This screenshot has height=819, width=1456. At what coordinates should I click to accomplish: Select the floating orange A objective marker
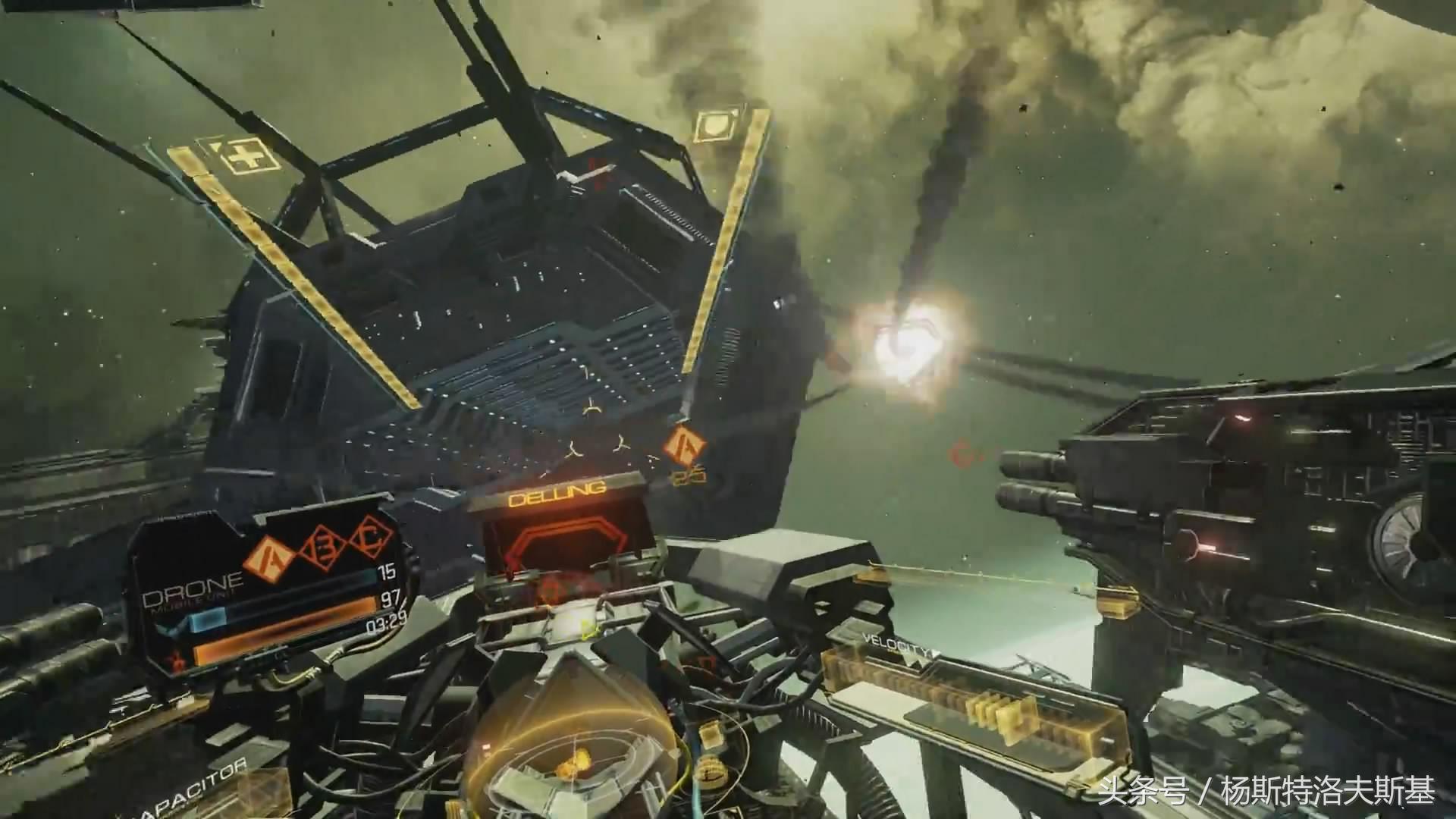pos(683,444)
